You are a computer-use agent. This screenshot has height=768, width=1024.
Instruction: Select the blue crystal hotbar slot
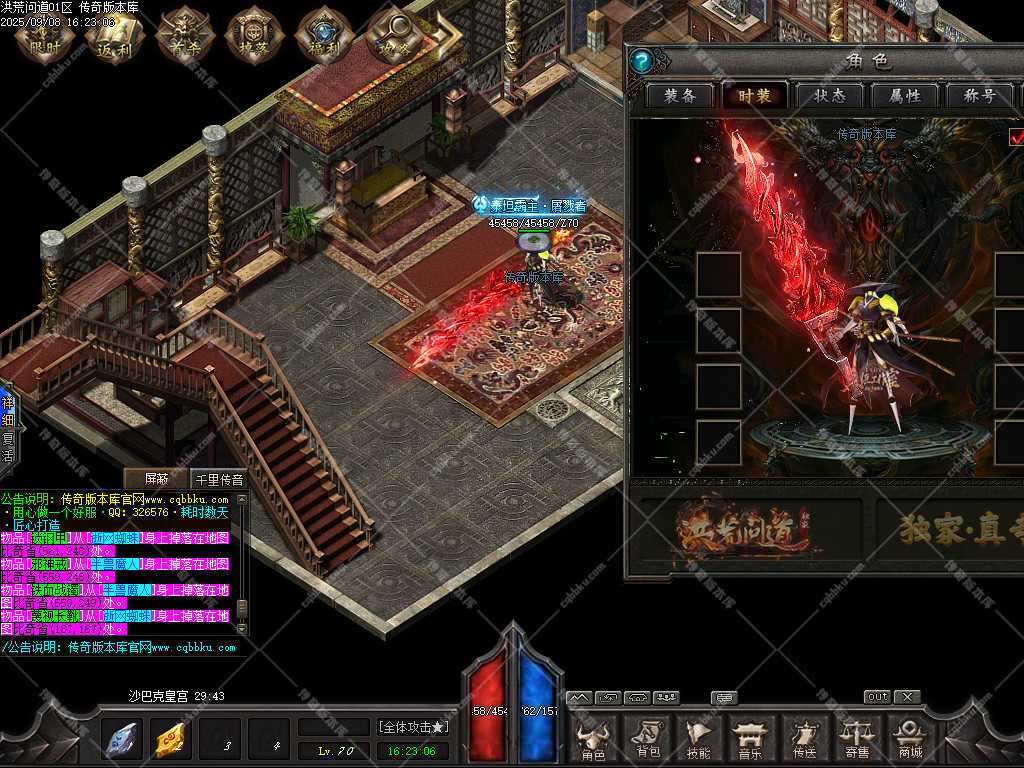pos(122,740)
